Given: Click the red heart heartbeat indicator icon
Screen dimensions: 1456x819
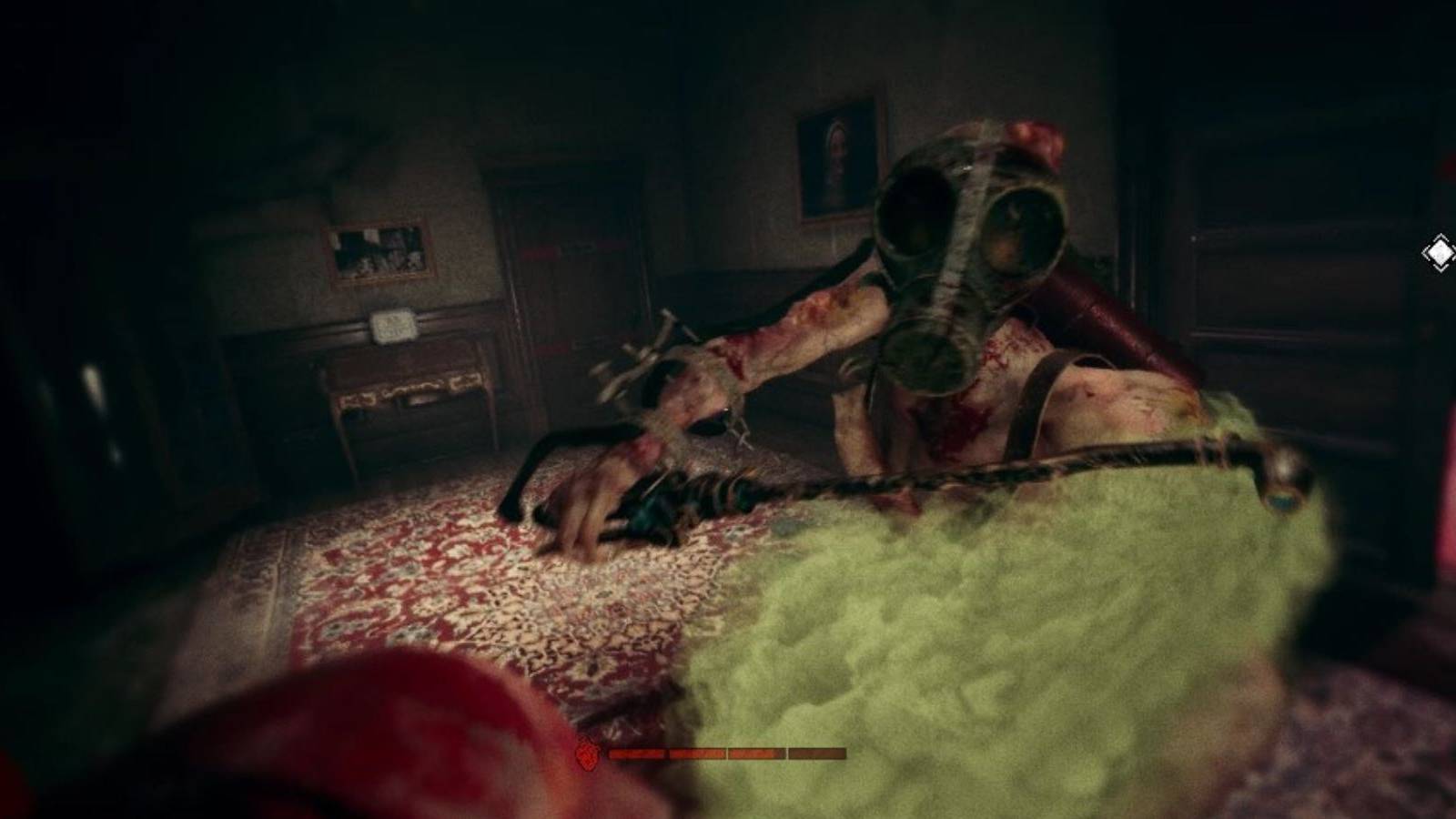Looking at the screenshot, I should click(x=587, y=753).
